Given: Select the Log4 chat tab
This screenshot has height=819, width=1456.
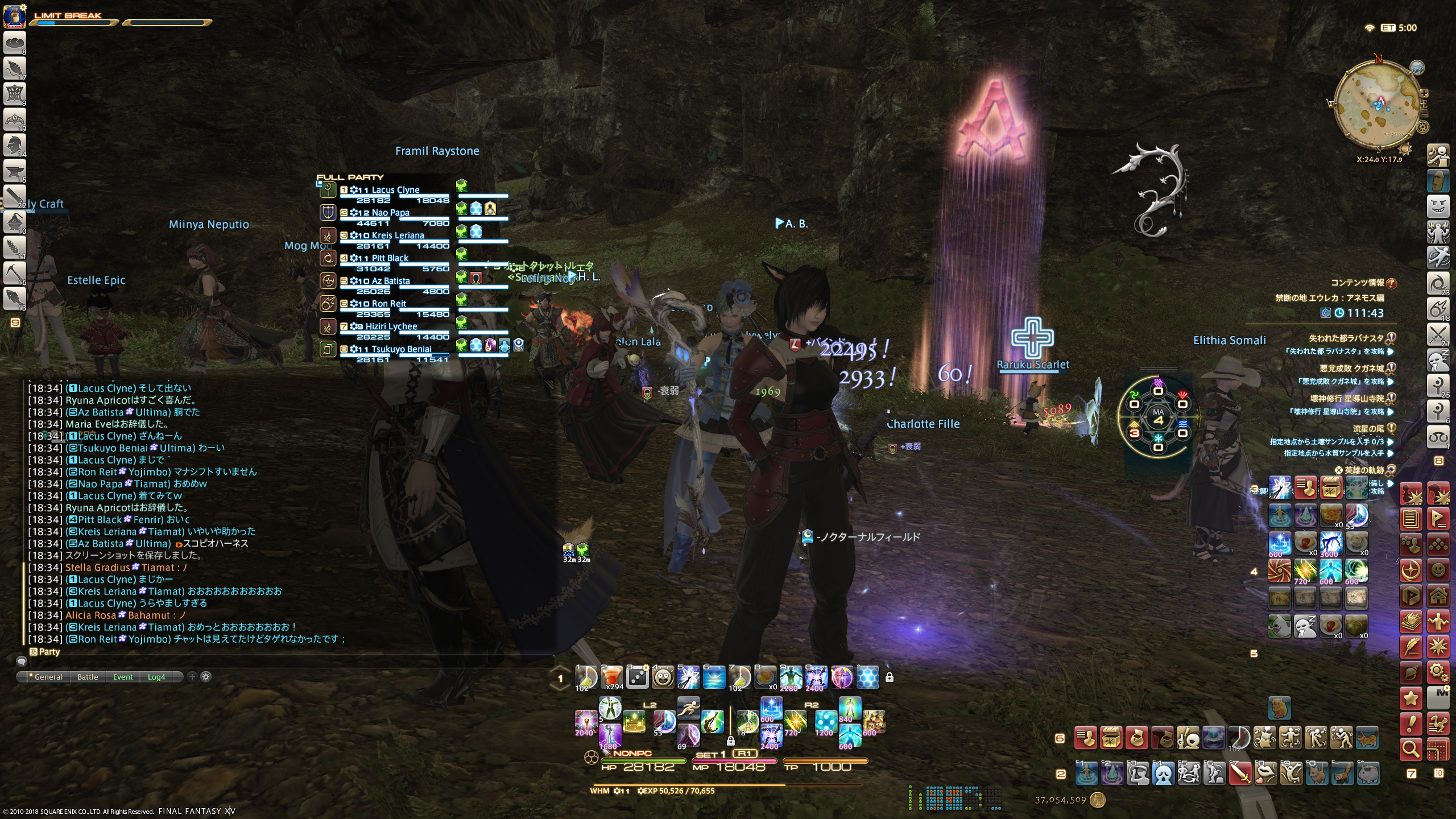Looking at the screenshot, I should point(156,677).
